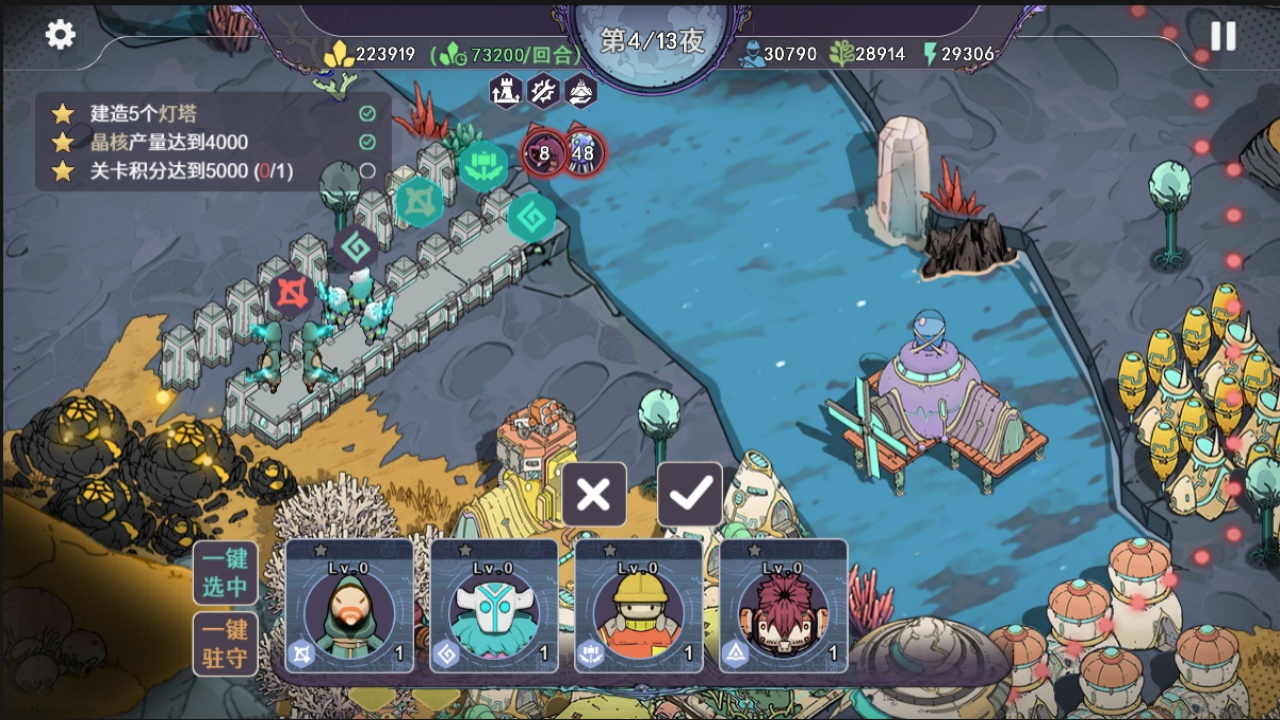Click the 一键驻守 garrison button

225,644
